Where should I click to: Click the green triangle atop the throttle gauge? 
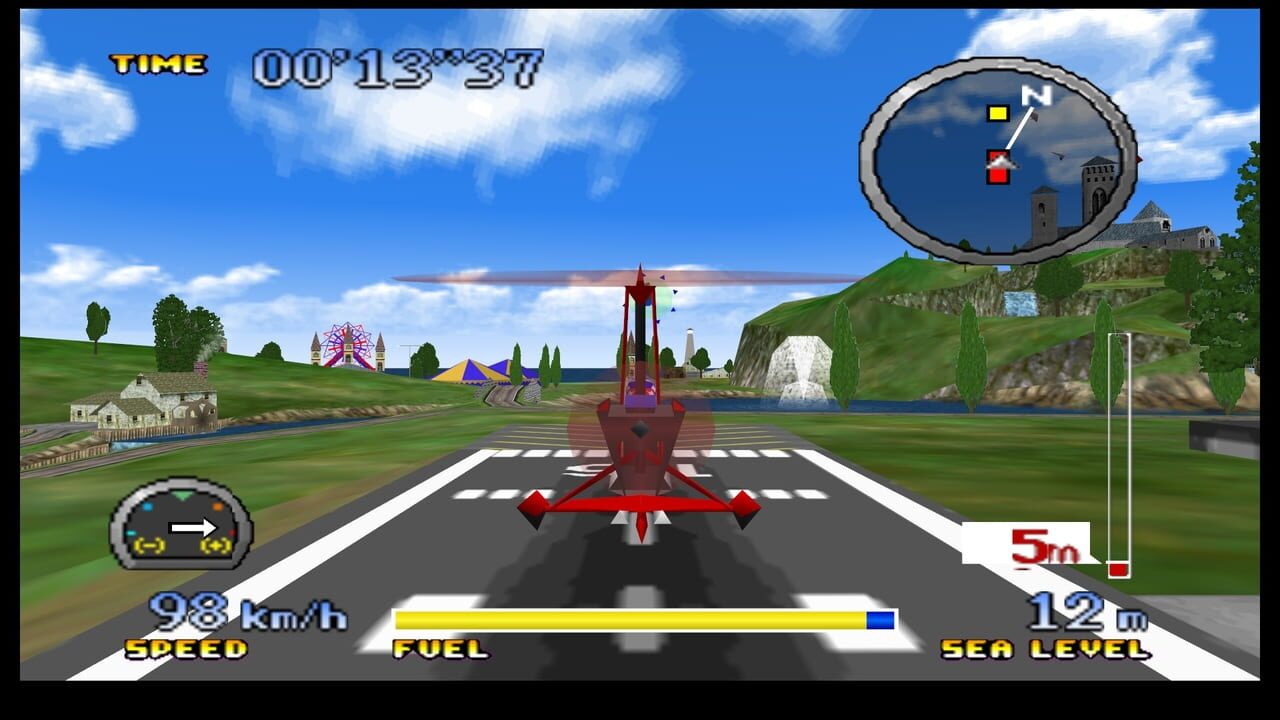[x=182, y=495]
